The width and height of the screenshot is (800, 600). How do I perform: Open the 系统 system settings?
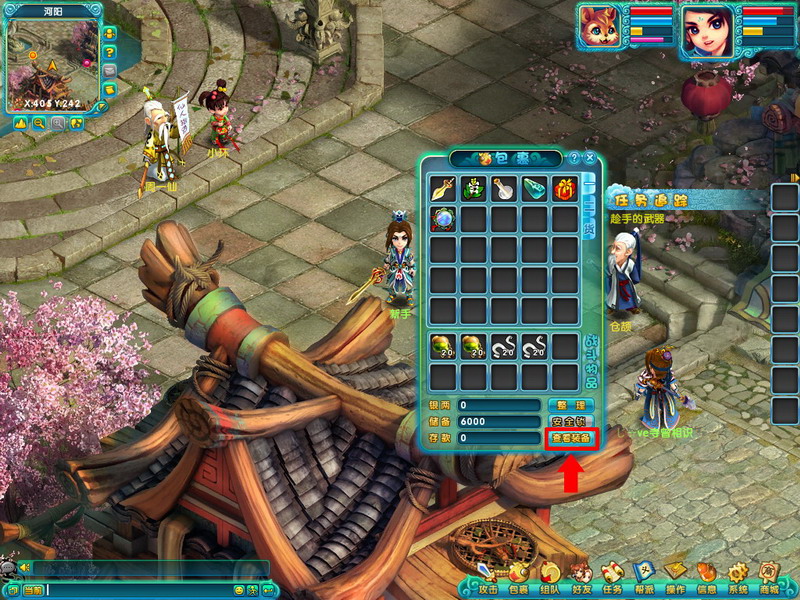point(738,579)
